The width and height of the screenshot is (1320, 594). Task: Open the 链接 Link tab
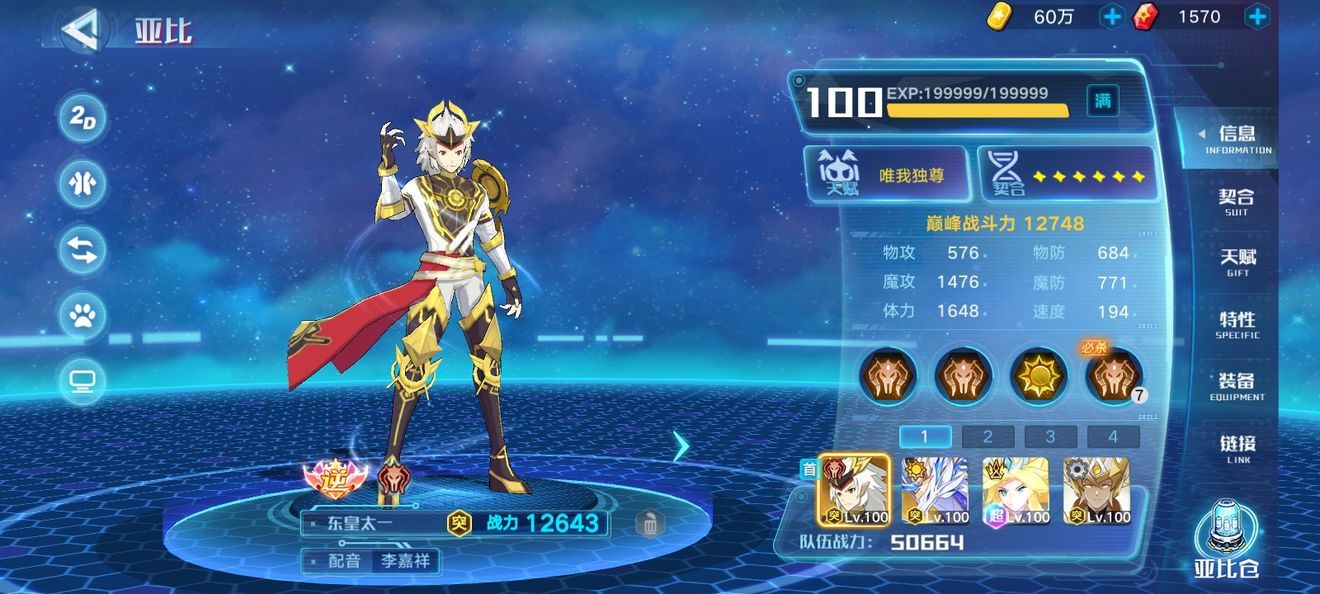1237,447
